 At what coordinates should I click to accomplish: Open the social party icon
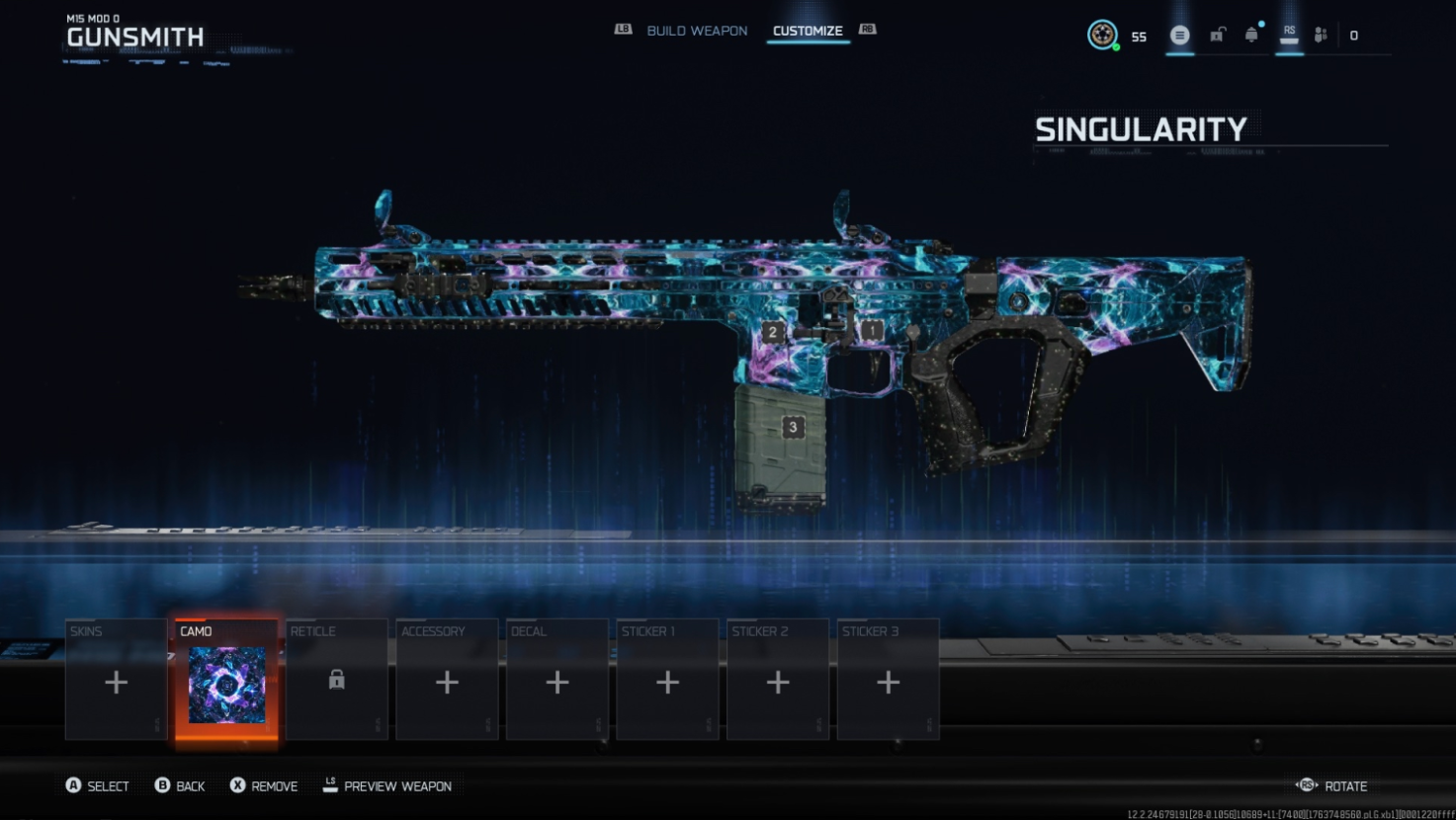coord(1321,36)
